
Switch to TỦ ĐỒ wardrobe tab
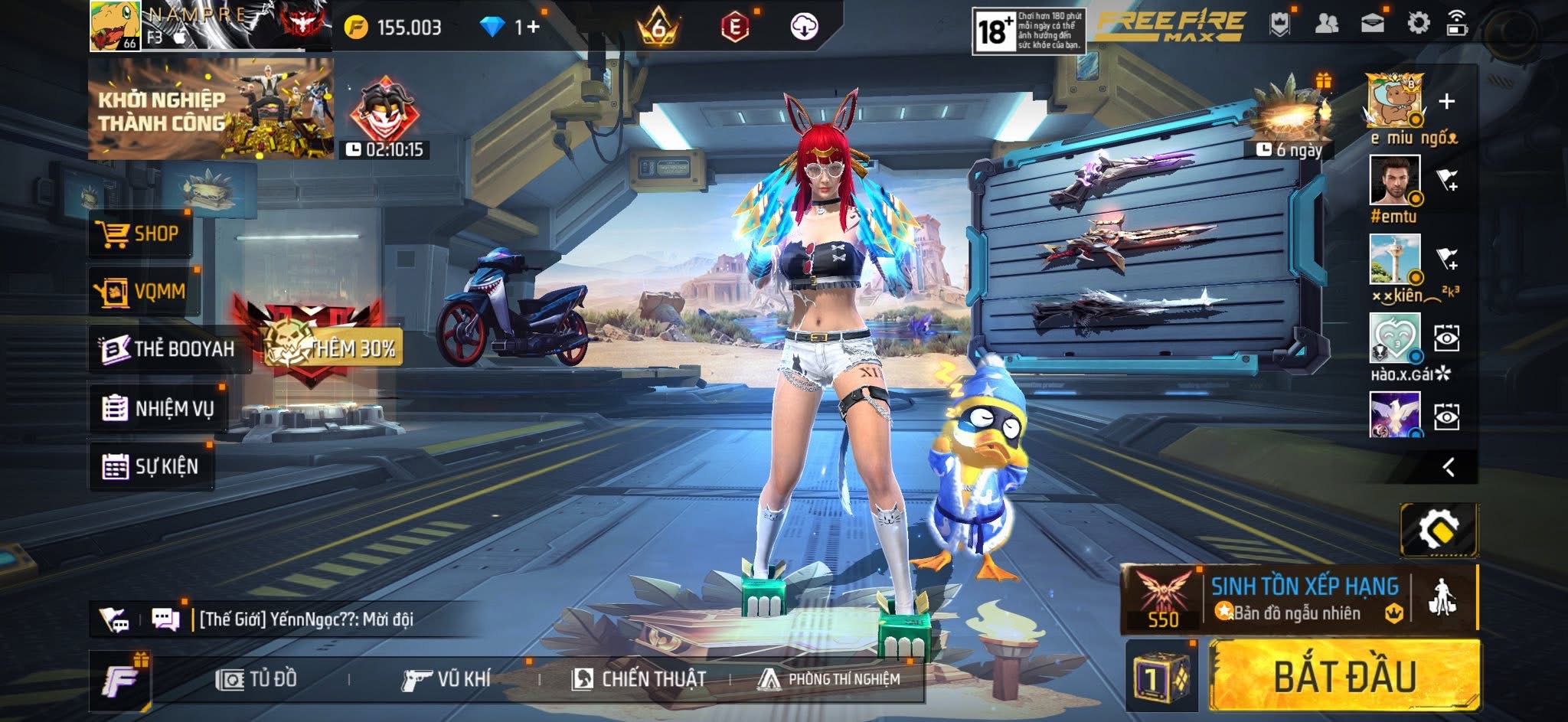[x=257, y=679]
